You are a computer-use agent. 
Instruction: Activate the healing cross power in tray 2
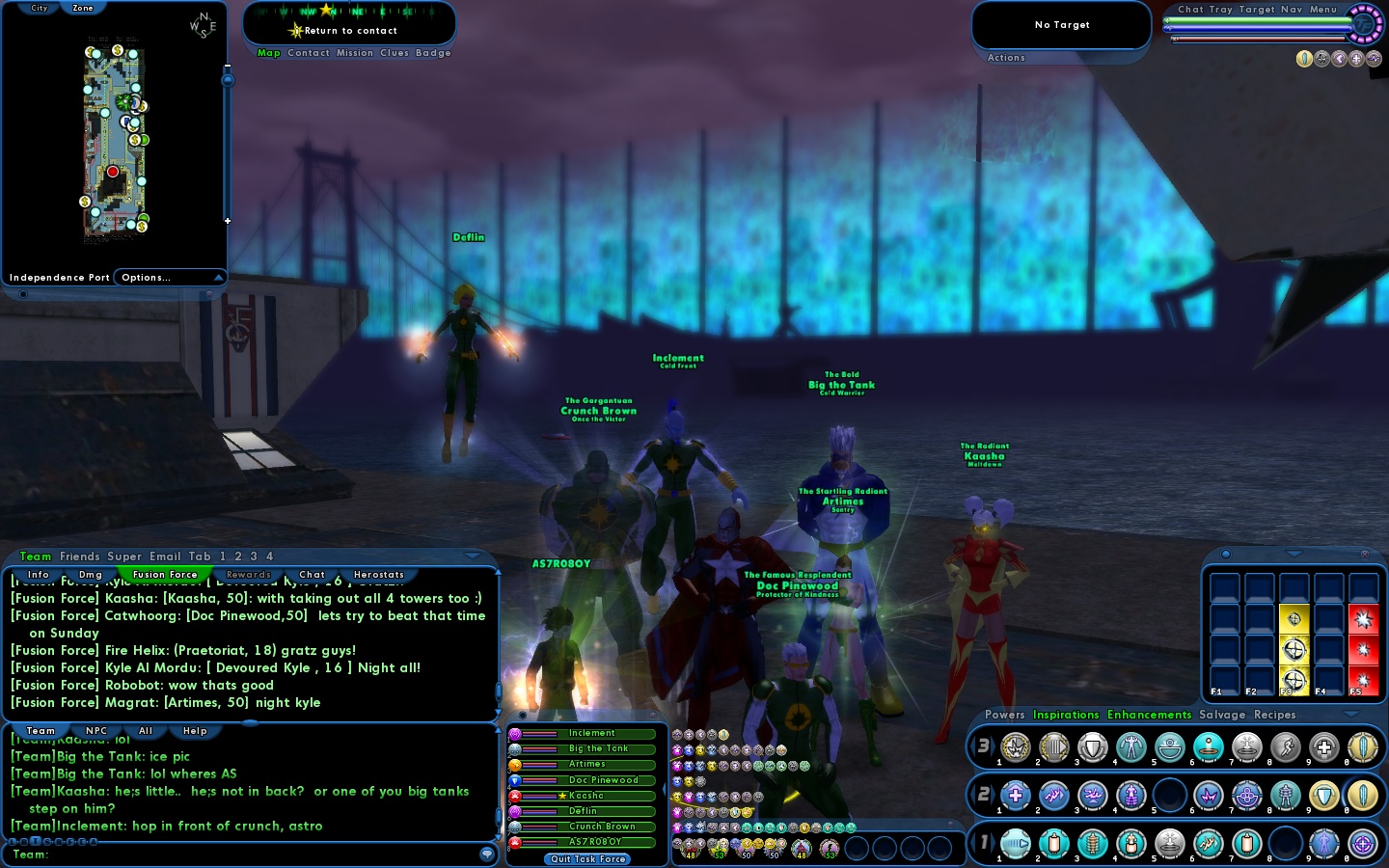(1016, 794)
